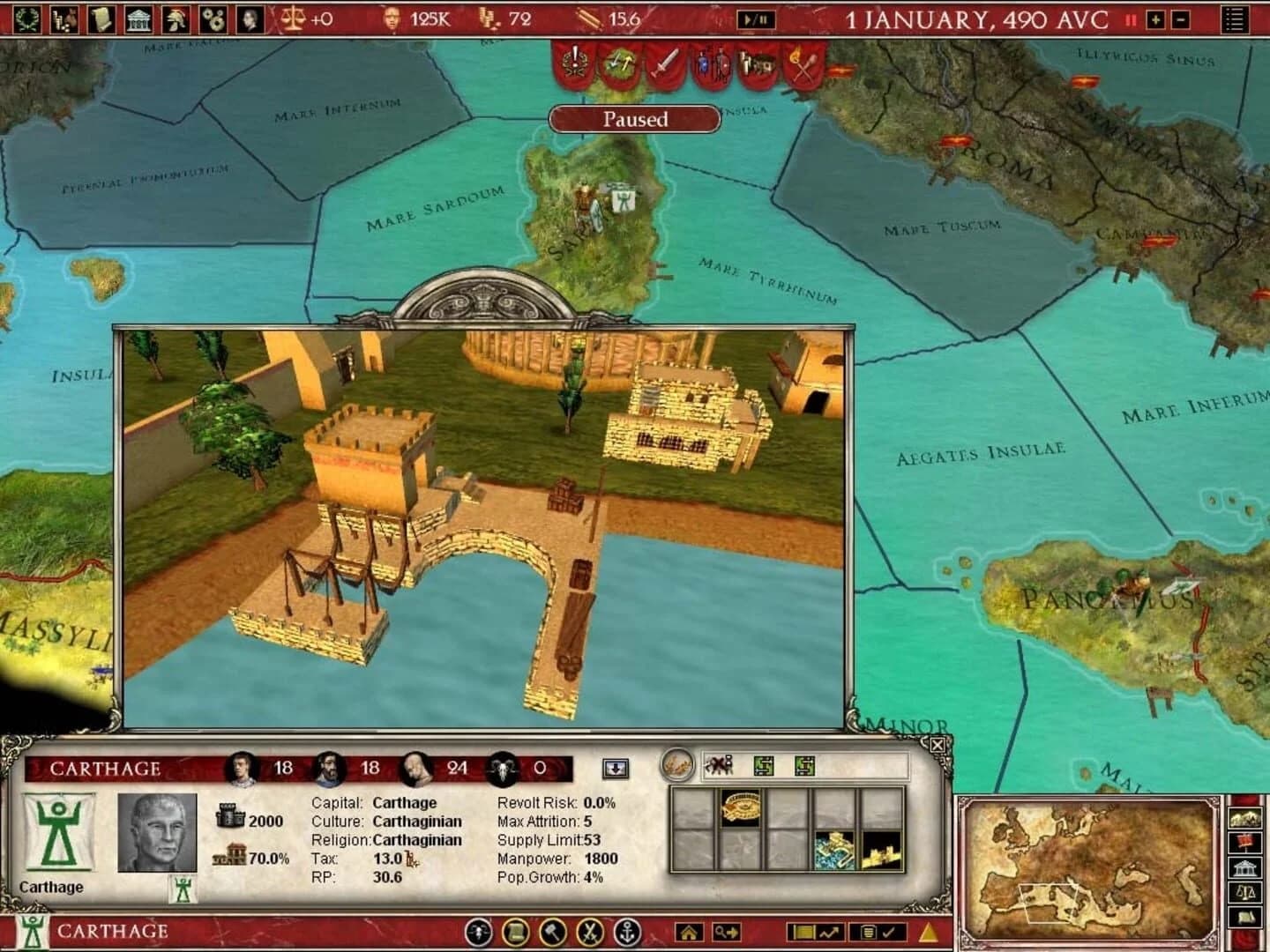Click the Paused banner label
The width and height of the screenshot is (1270, 952).
coord(634,119)
